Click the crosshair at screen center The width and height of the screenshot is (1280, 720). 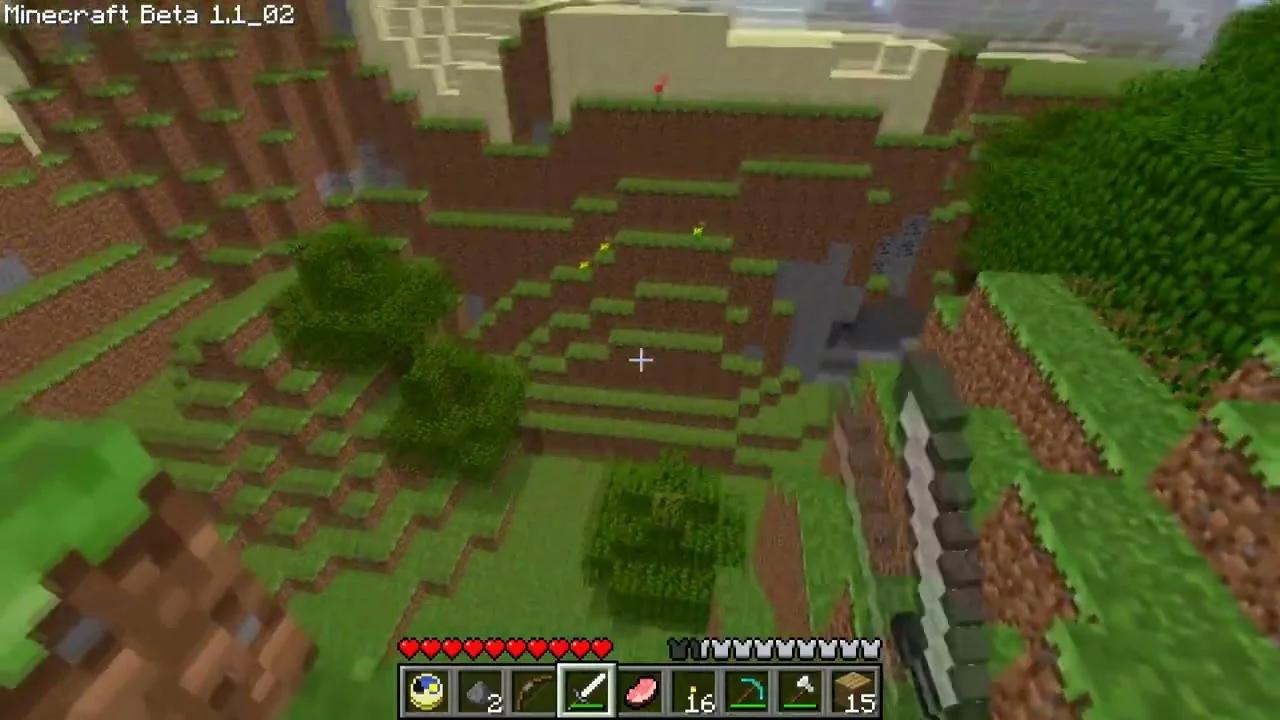click(x=640, y=360)
